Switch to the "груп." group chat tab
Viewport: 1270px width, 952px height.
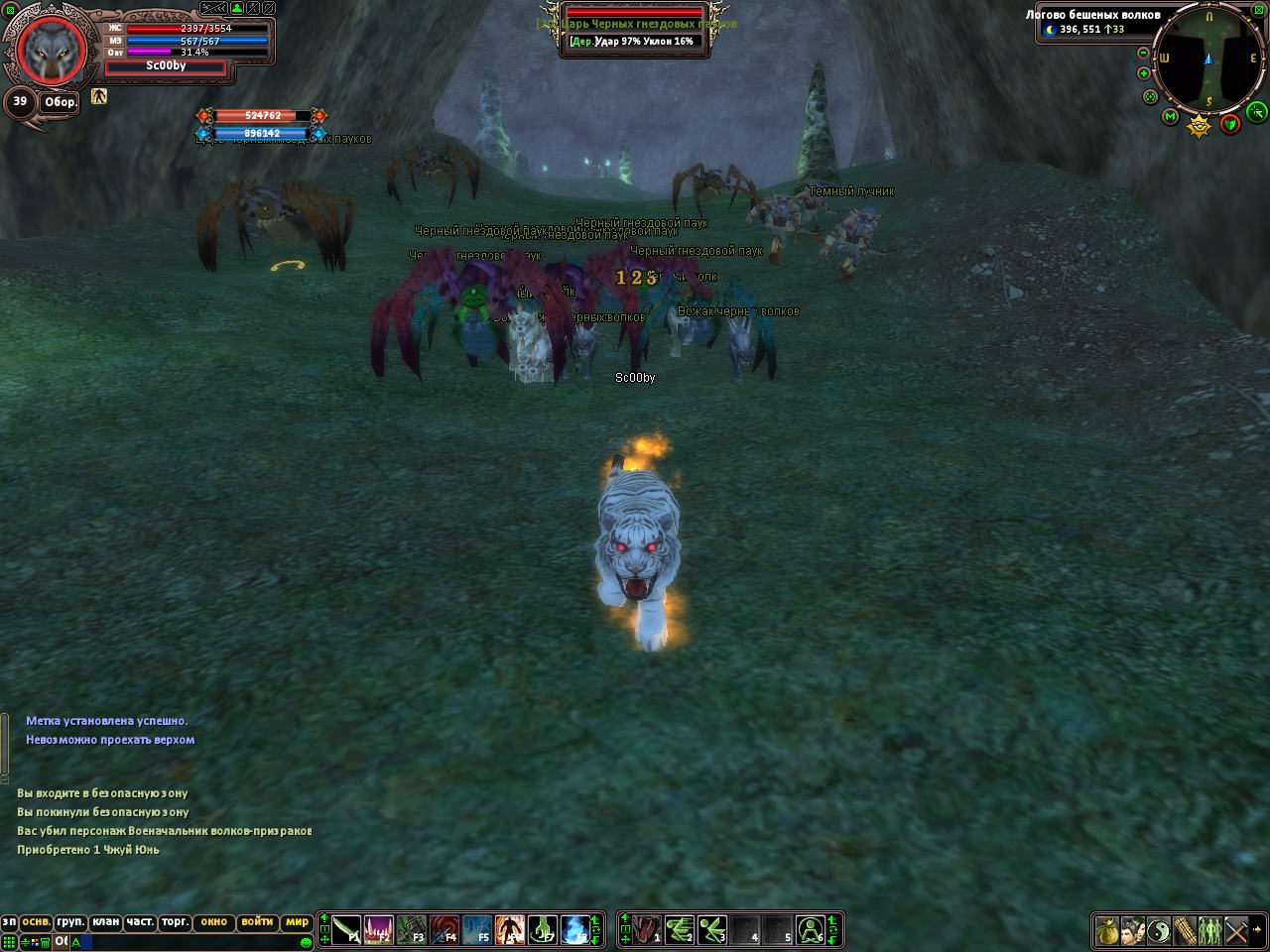[x=70, y=922]
